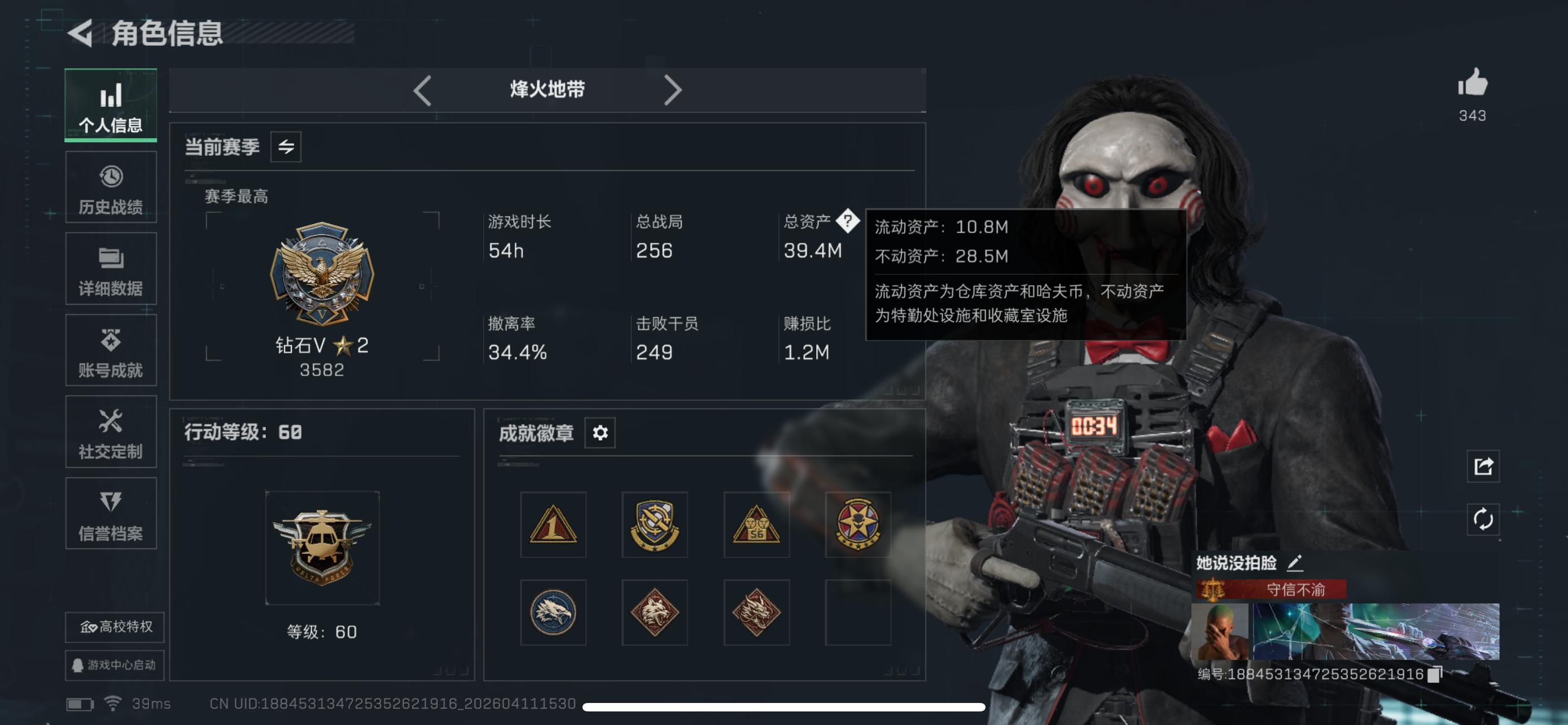Screen dimensions: 1568x725
Task: Copy the player 编号 with the copy icon
Action: (x=1434, y=672)
